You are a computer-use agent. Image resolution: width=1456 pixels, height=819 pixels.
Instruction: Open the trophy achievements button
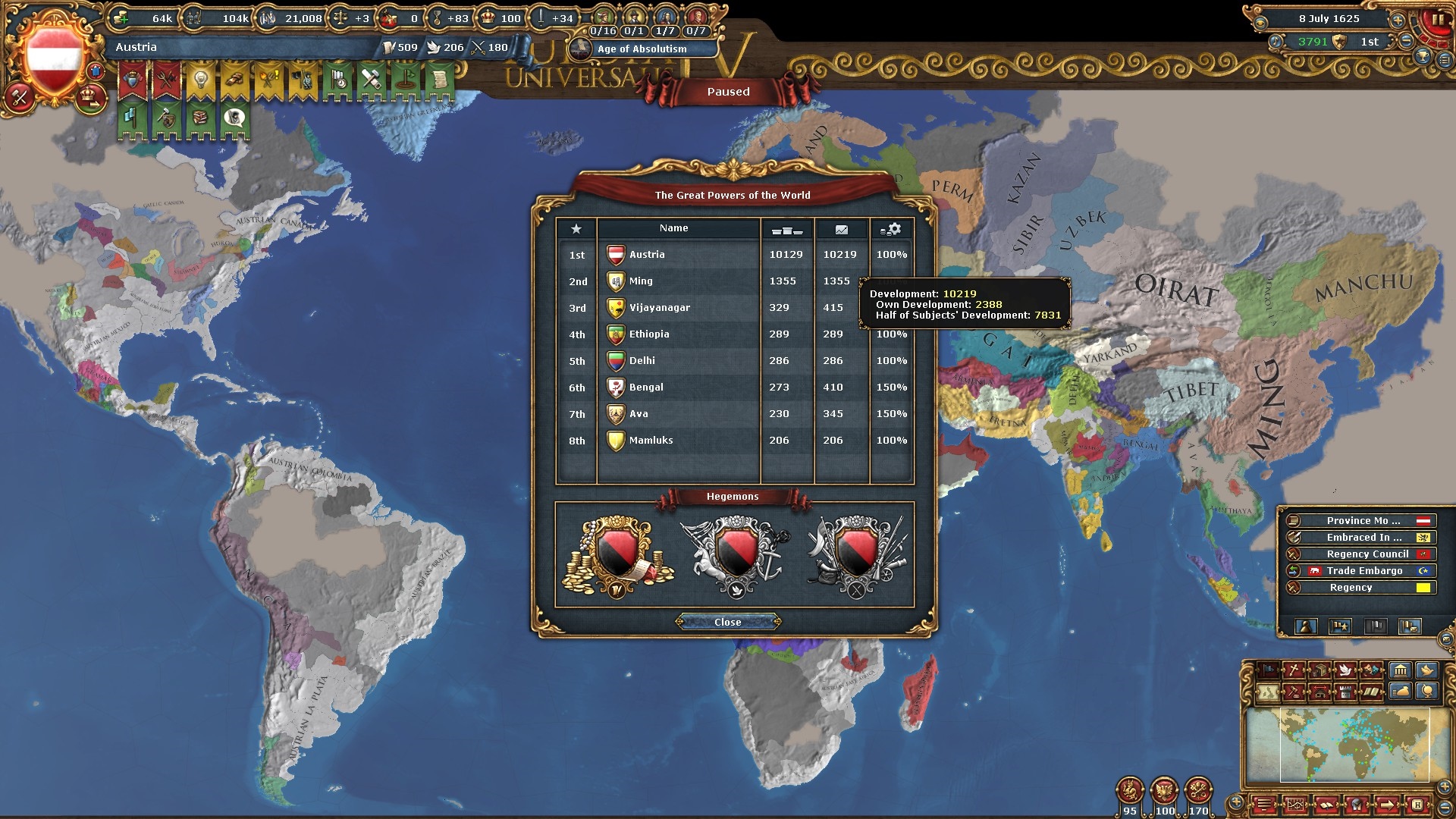pyautogui.click(x=1423, y=57)
